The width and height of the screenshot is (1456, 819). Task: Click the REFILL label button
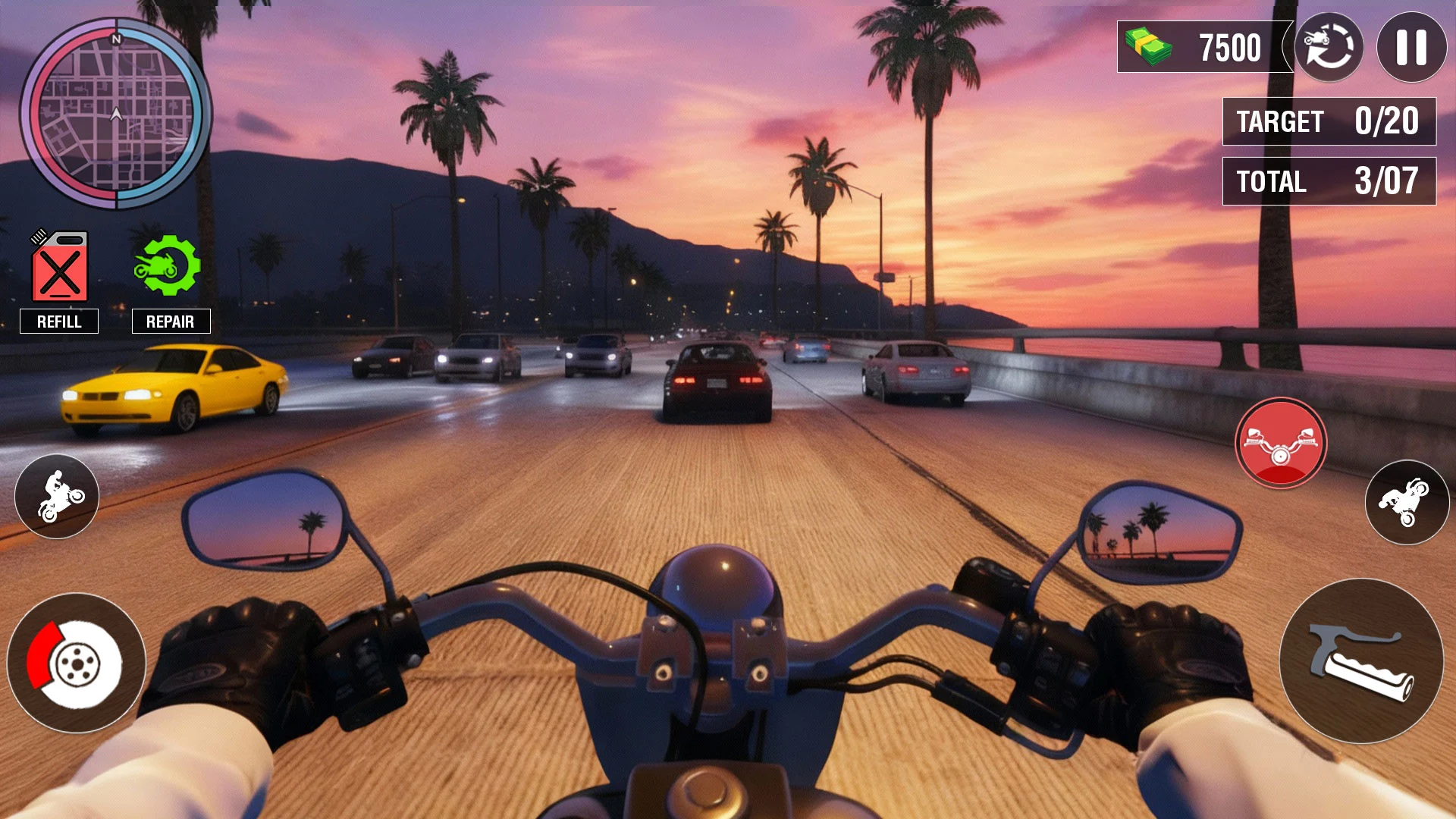pos(59,322)
